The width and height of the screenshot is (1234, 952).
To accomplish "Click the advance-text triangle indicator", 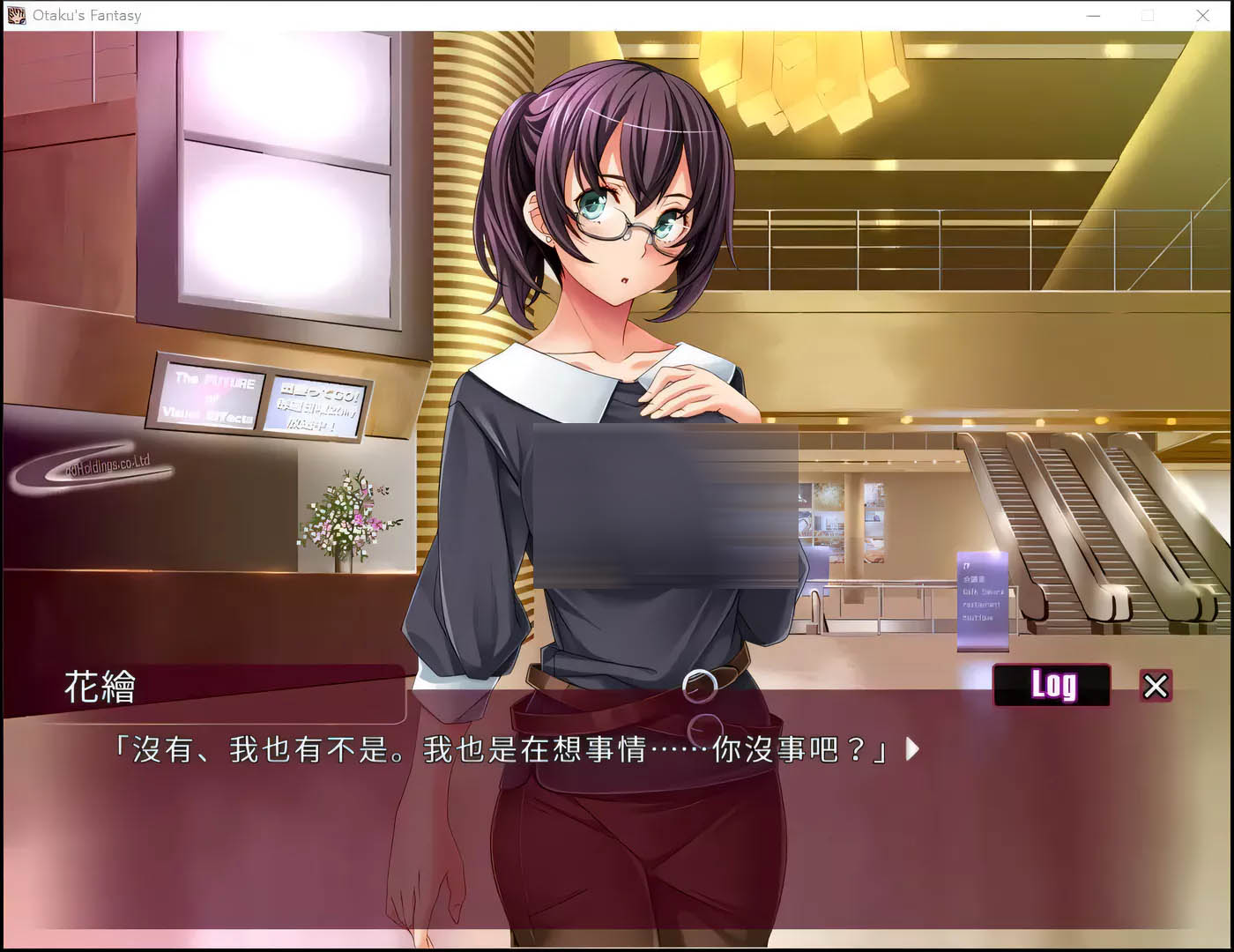I will 911,749.
